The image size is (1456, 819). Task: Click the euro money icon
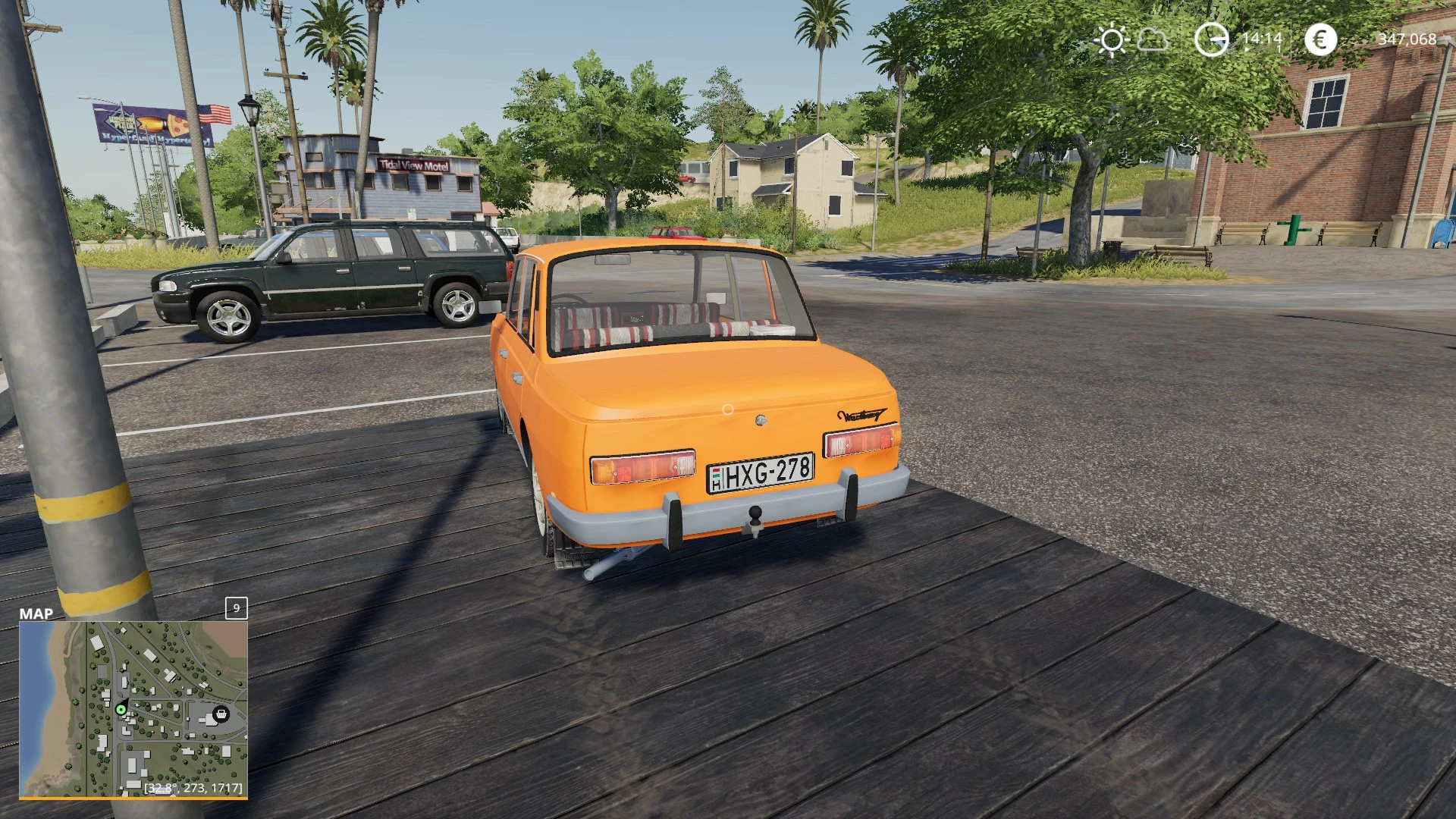(1320, 39)
